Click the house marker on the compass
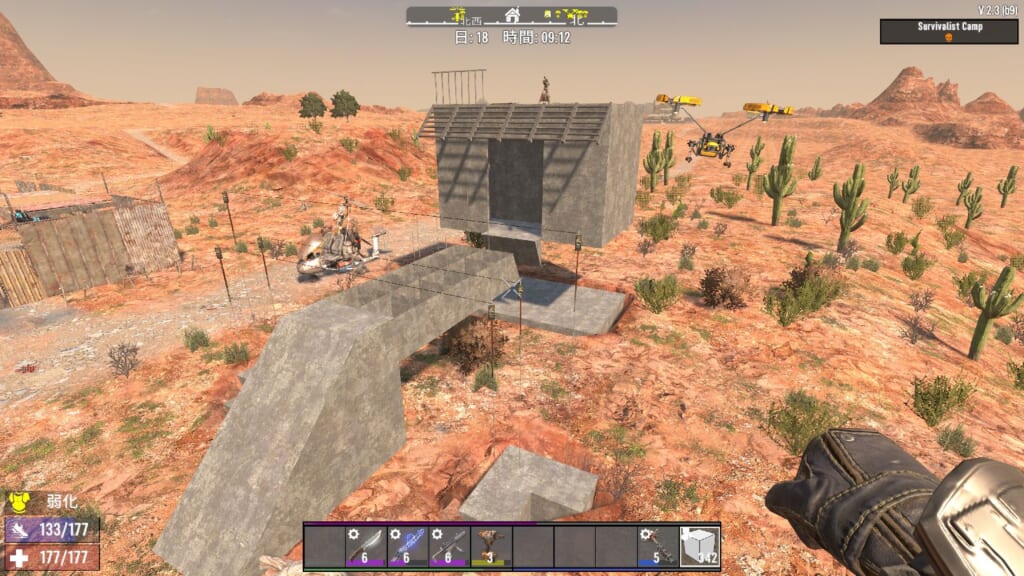 [513, 15]
